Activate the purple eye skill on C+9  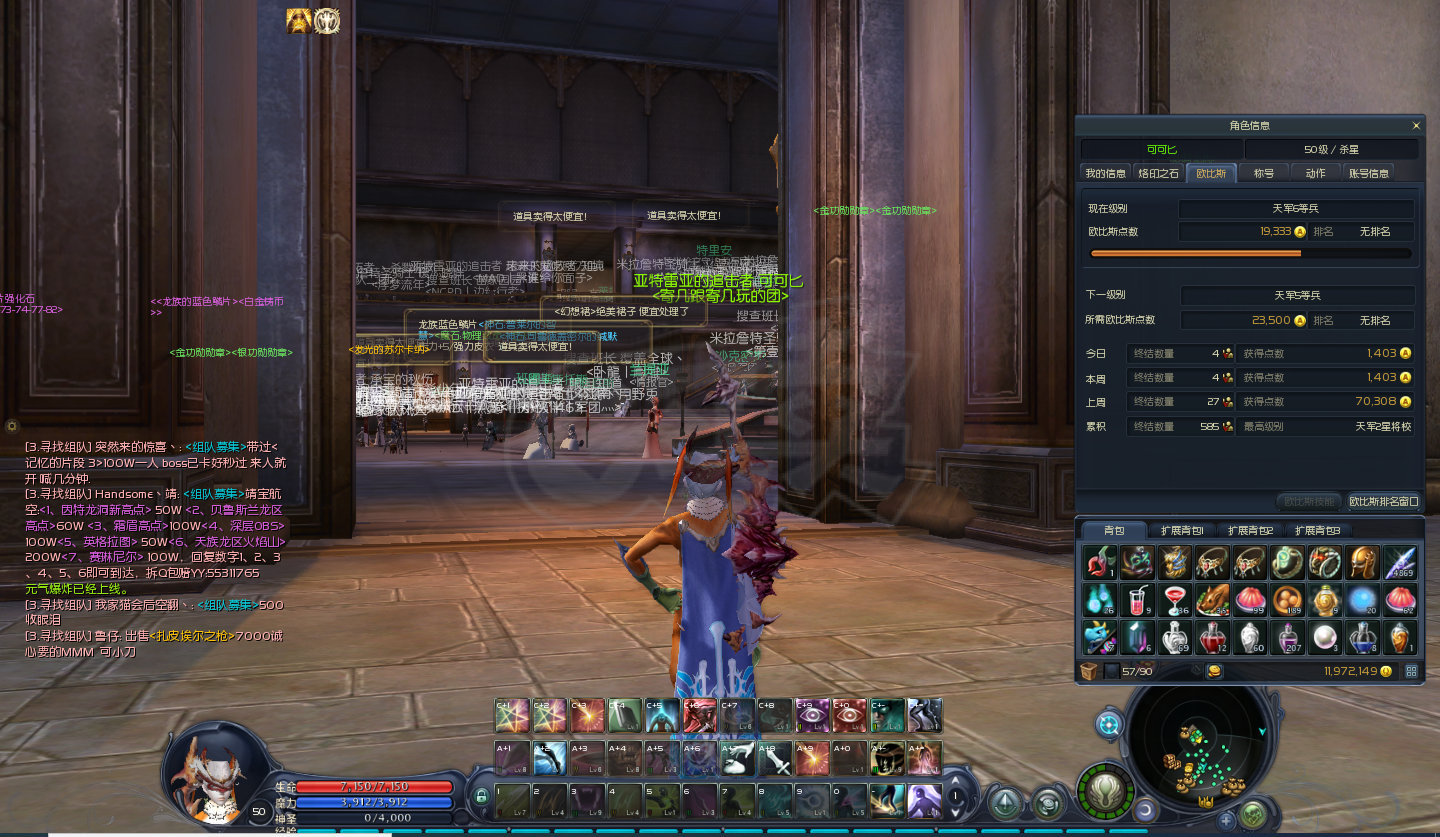point(812,715)
